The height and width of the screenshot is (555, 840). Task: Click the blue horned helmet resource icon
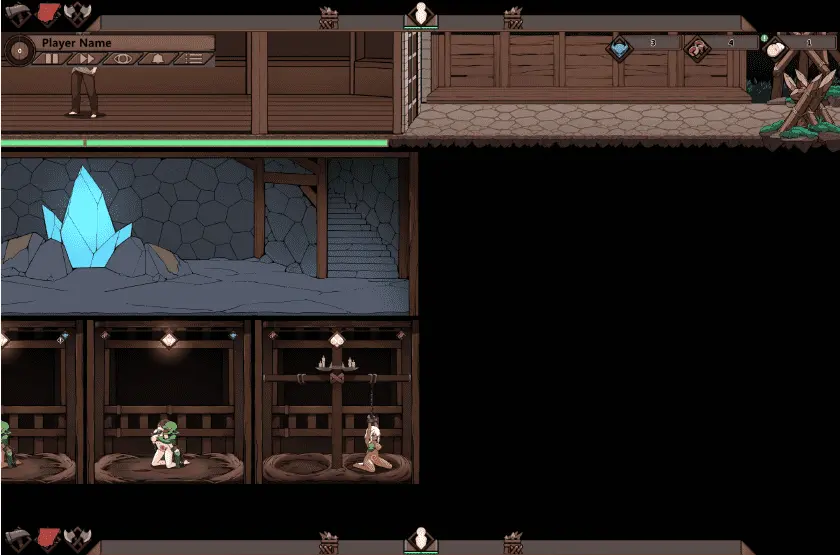coord(620,47)
